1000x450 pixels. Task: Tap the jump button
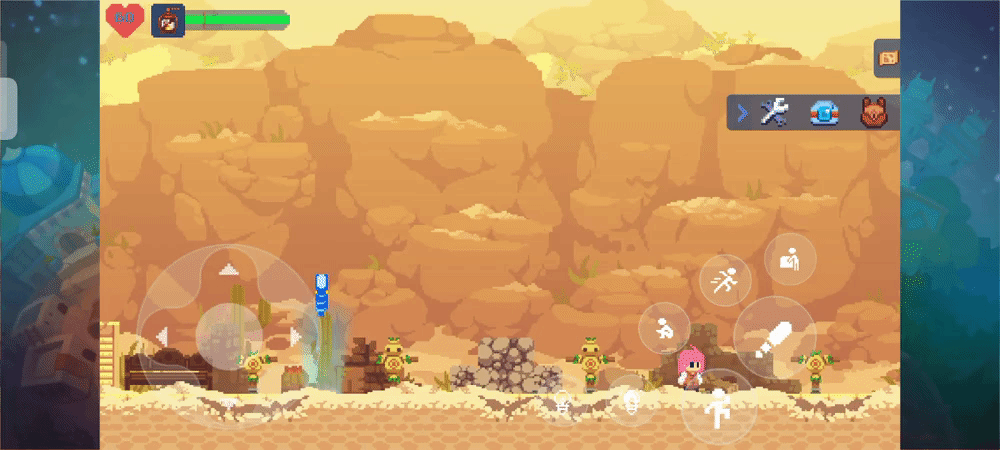718,407
